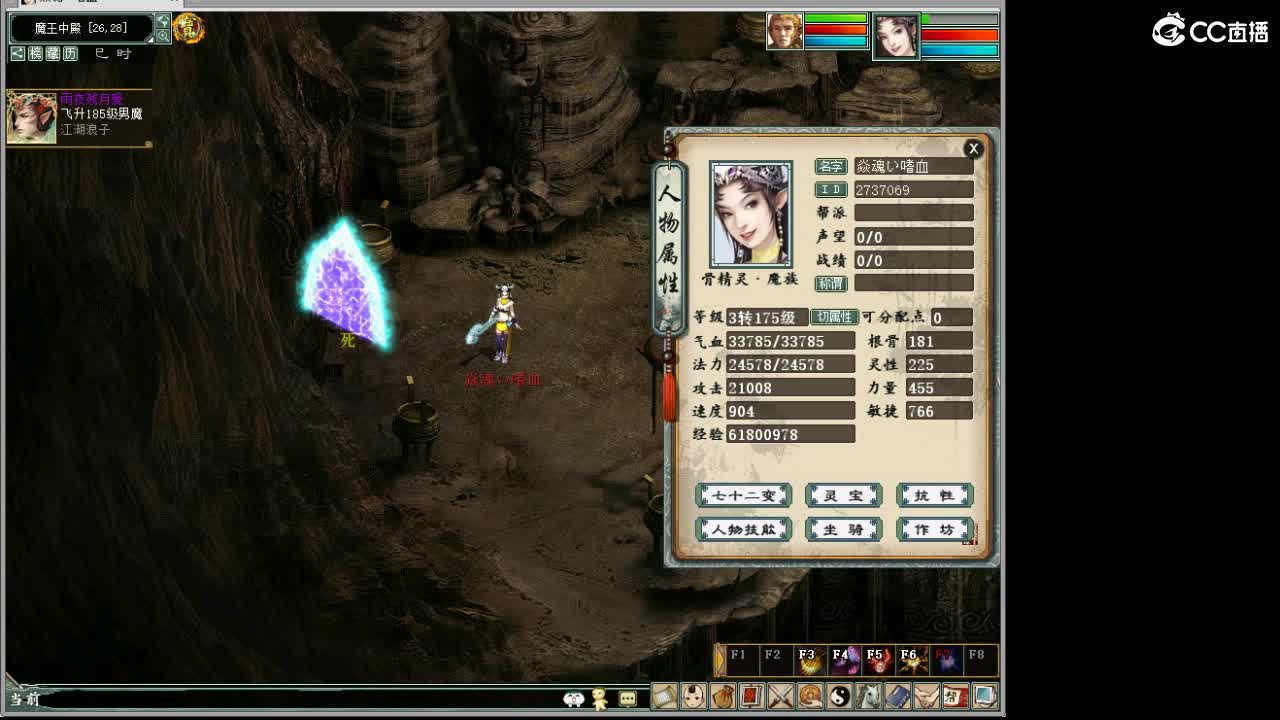Toggle 切属性 to switch attribute view

(833, 318)
